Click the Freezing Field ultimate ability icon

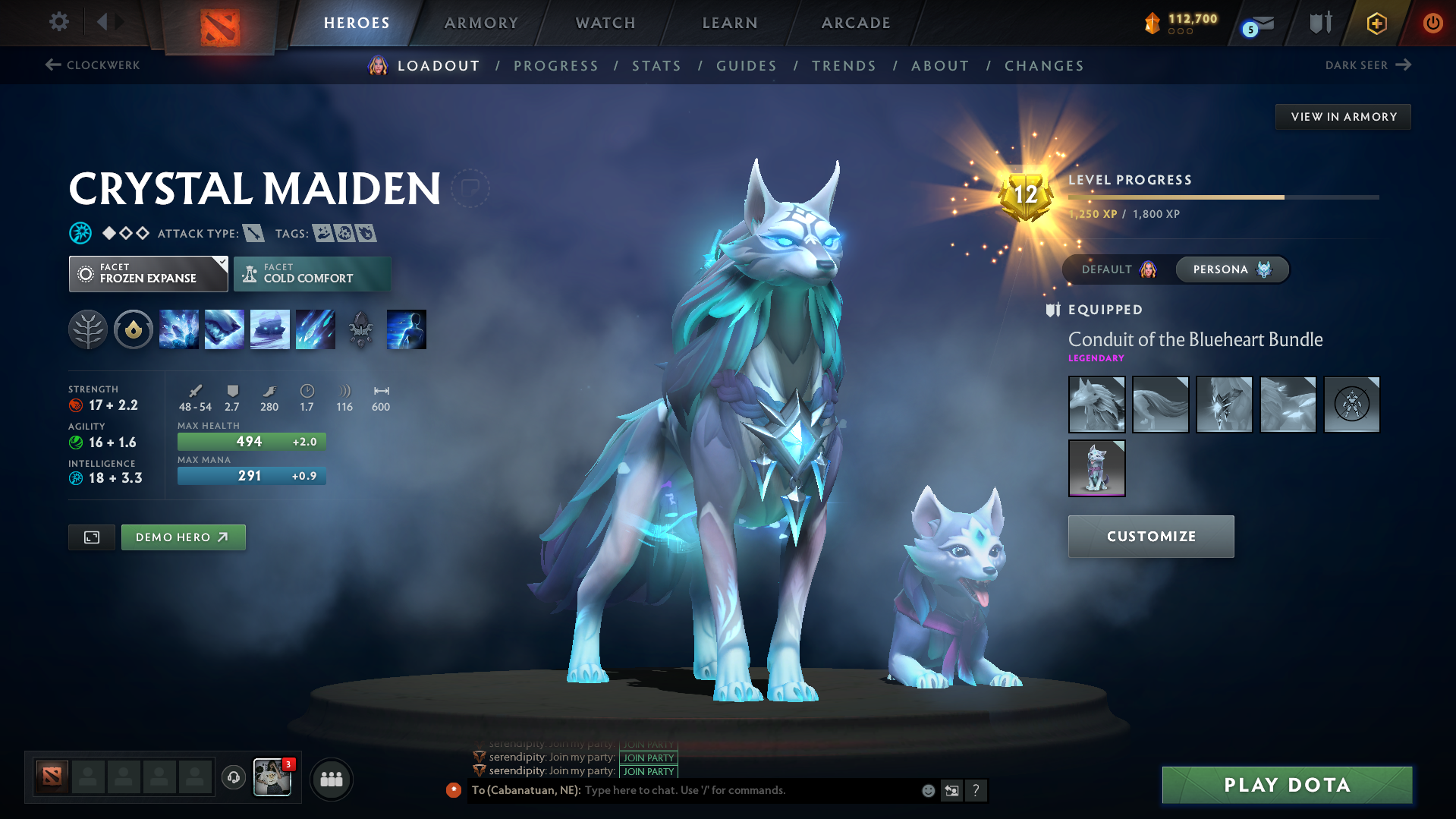(x=315, y=329)
